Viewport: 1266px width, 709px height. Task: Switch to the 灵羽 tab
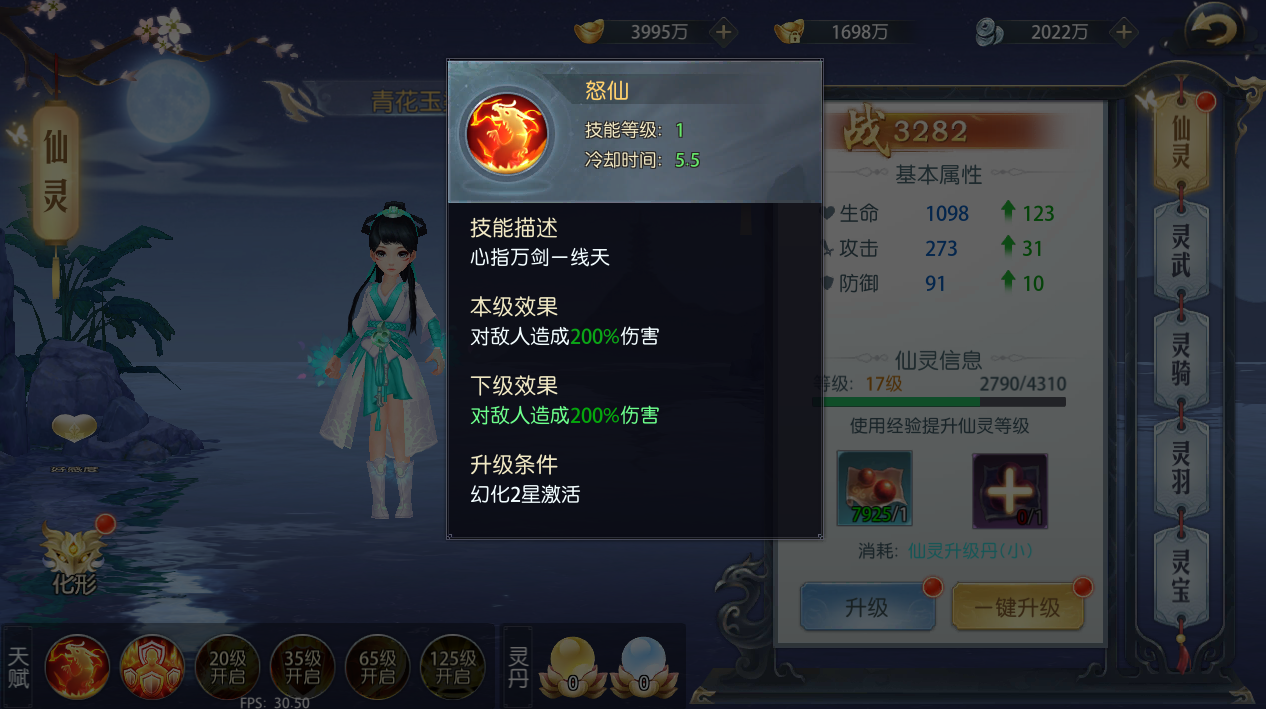point(1181,467)
